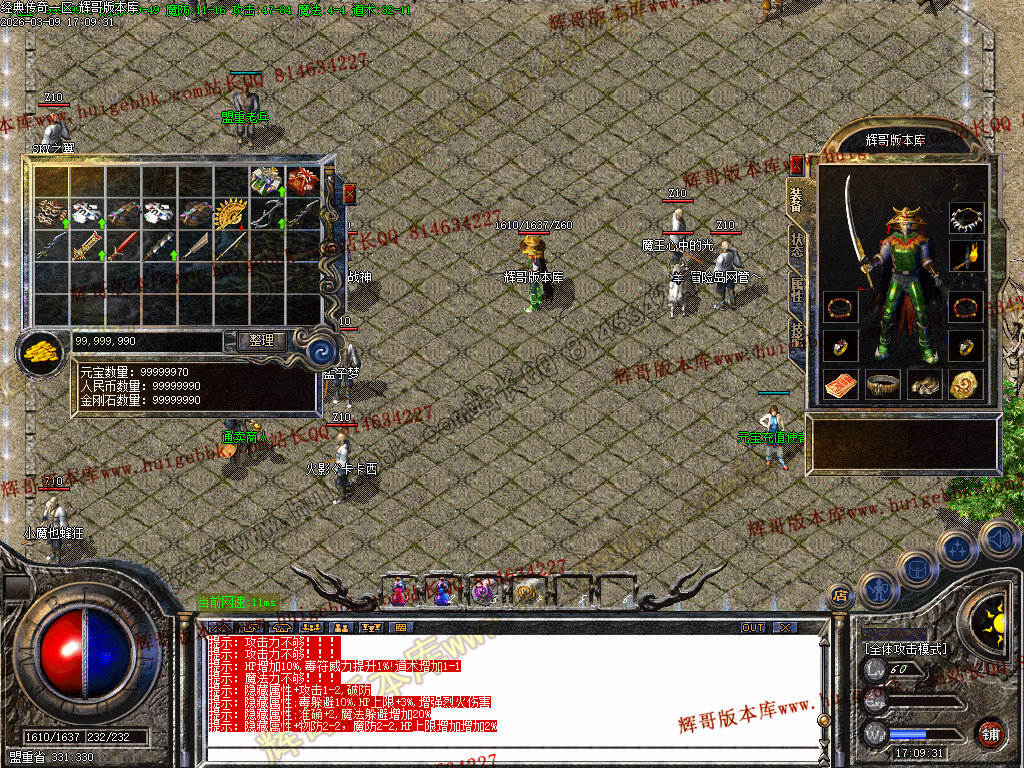Select the golden fan item in bag
1024x768 pixels.
(232, 213)
